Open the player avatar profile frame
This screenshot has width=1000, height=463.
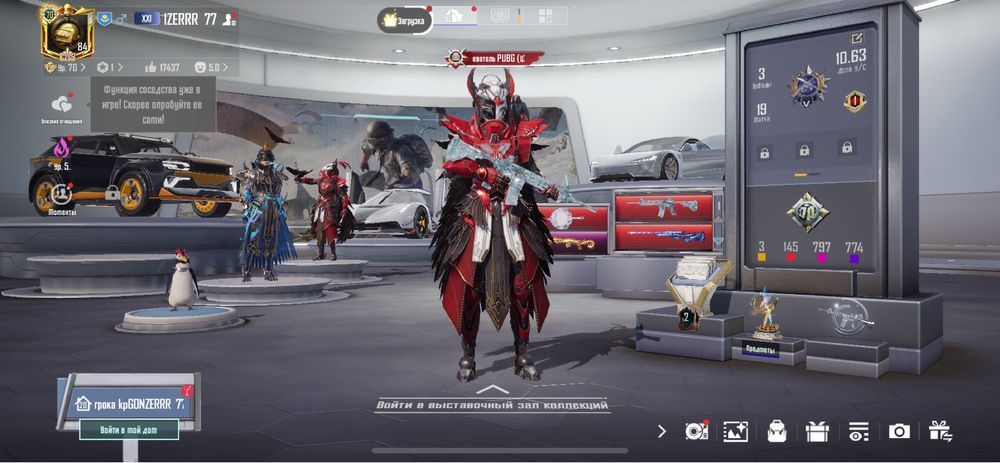click(65, 31)
